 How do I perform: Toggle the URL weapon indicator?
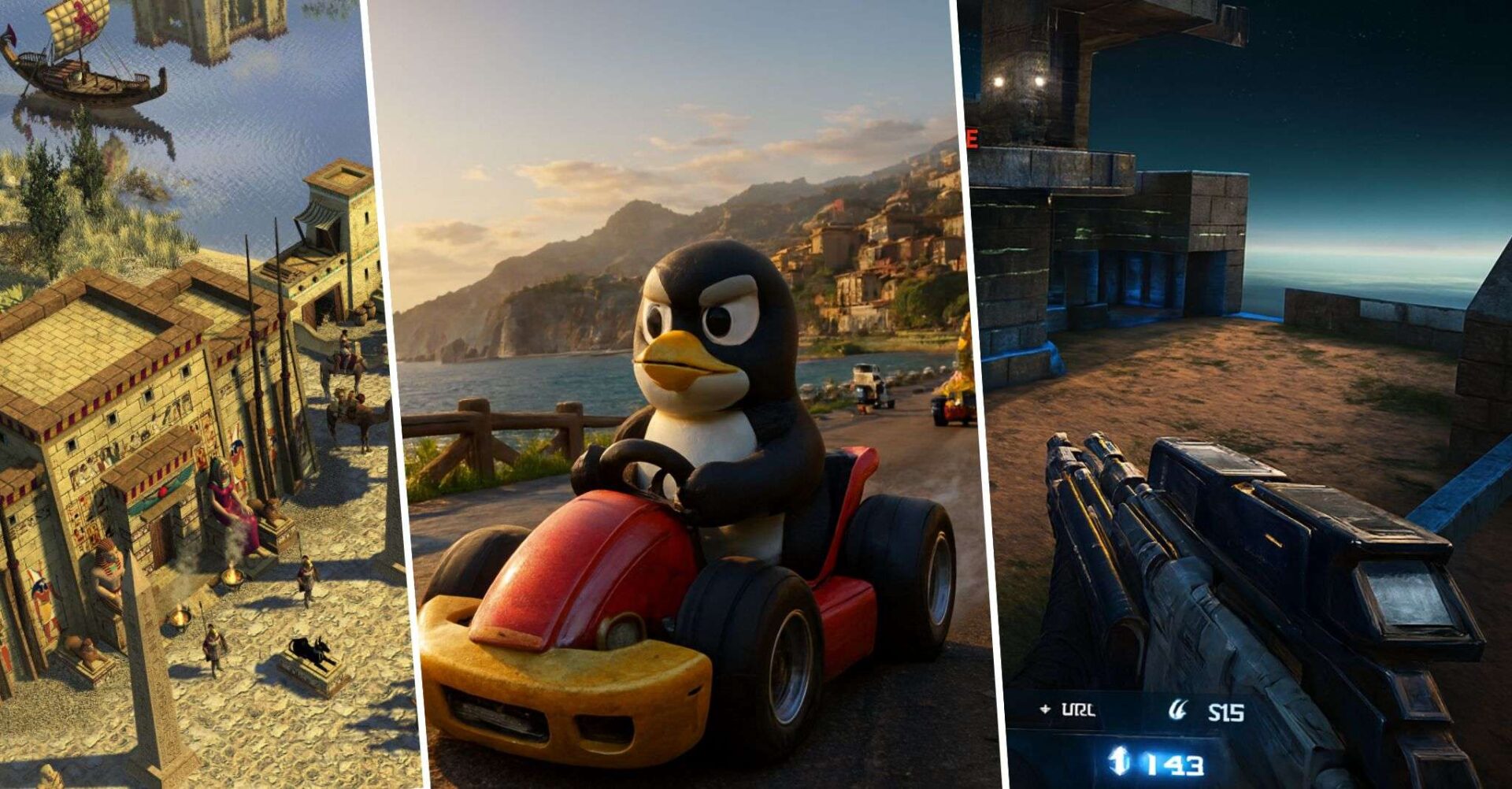1079,709
